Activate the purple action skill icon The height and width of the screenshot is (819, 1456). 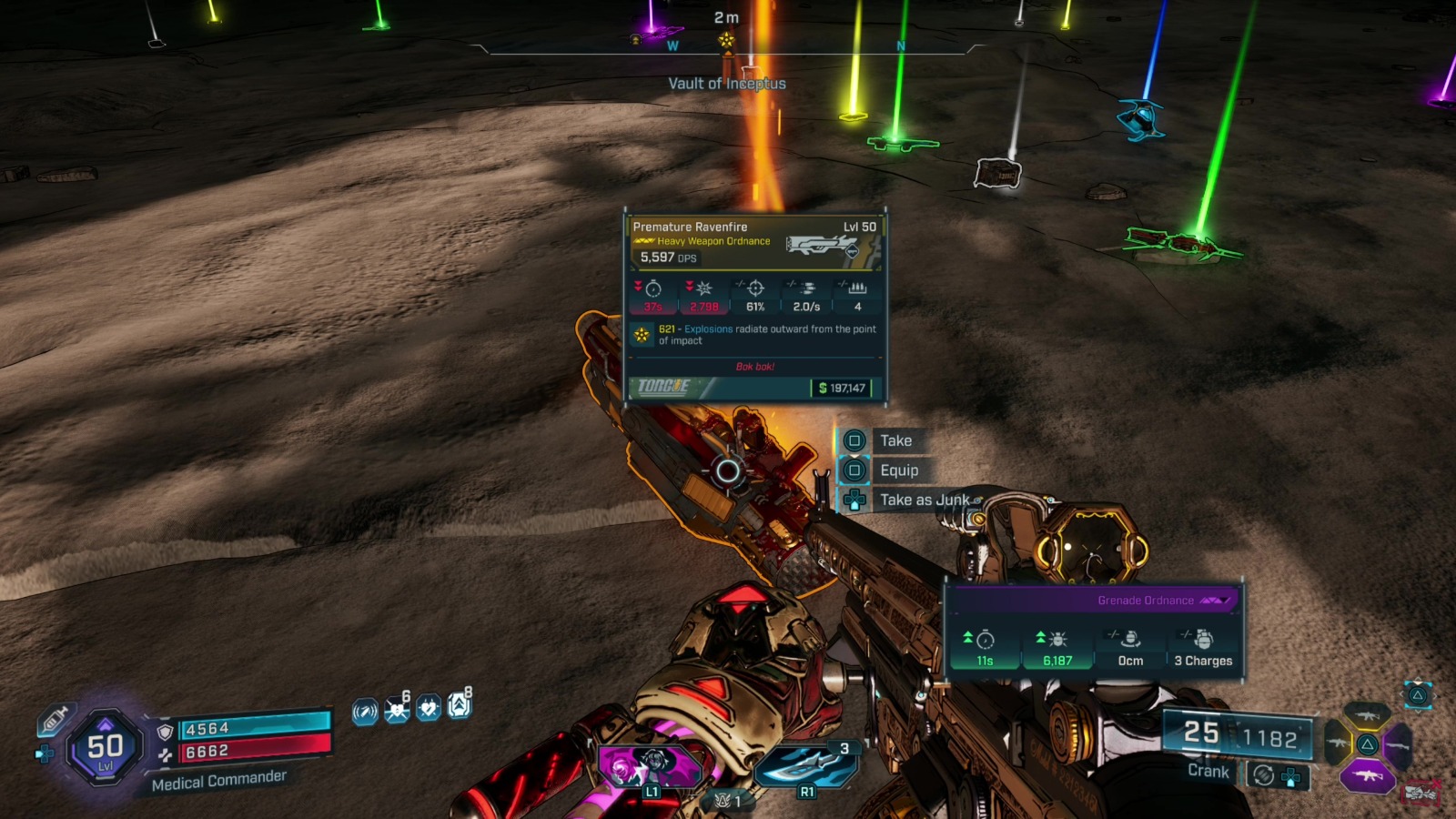648,764
